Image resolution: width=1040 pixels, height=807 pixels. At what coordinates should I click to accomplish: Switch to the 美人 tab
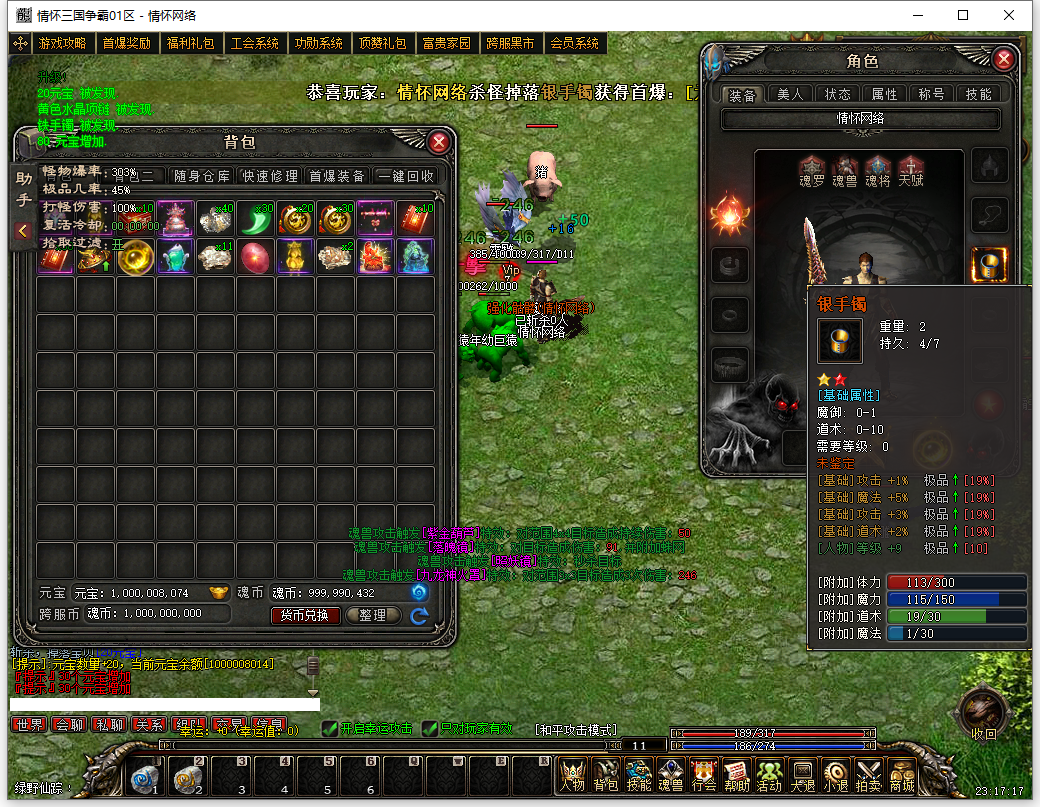[x=790, y=94]
